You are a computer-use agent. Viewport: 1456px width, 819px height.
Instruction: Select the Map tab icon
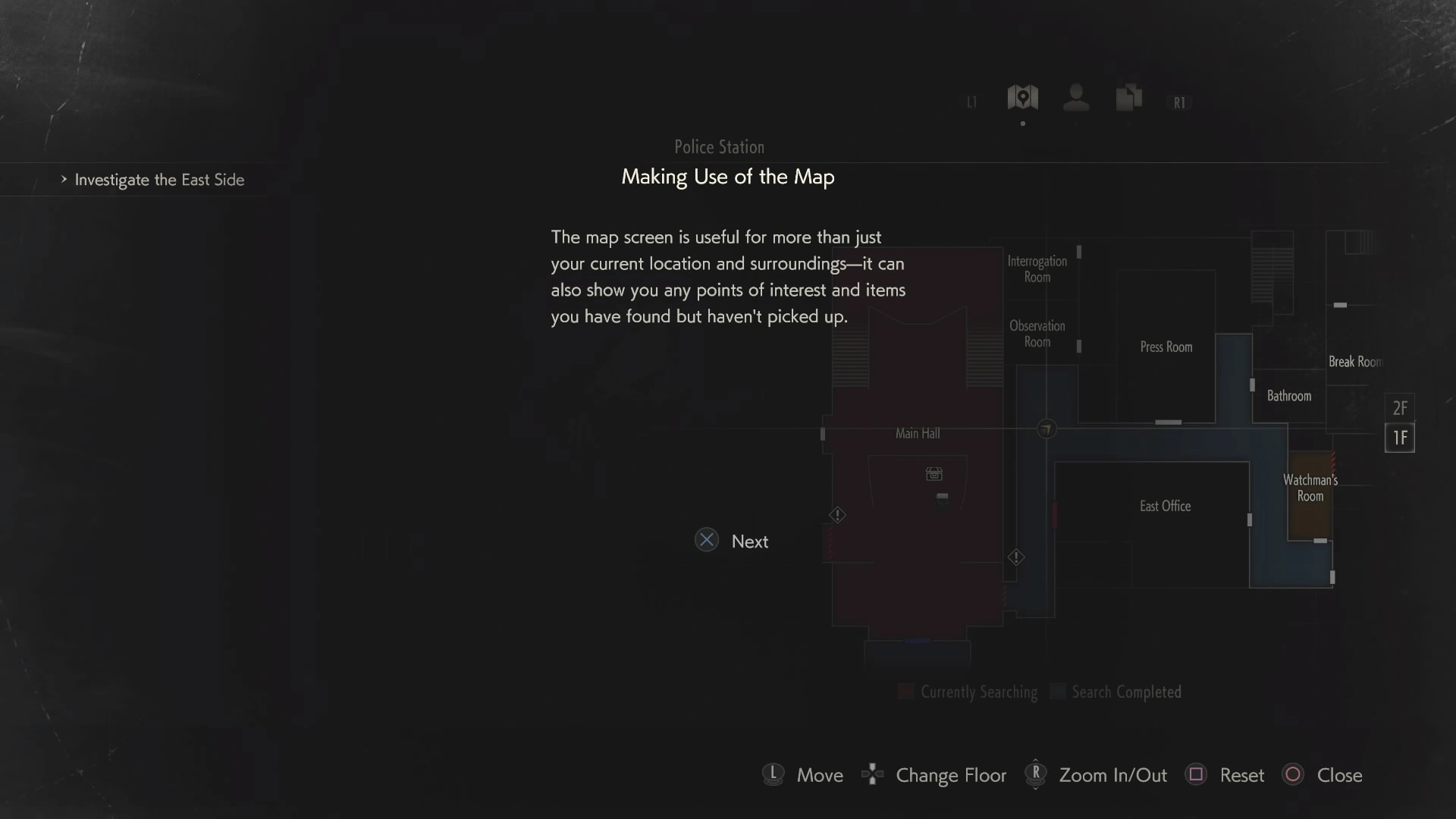tap(1021, 99)
